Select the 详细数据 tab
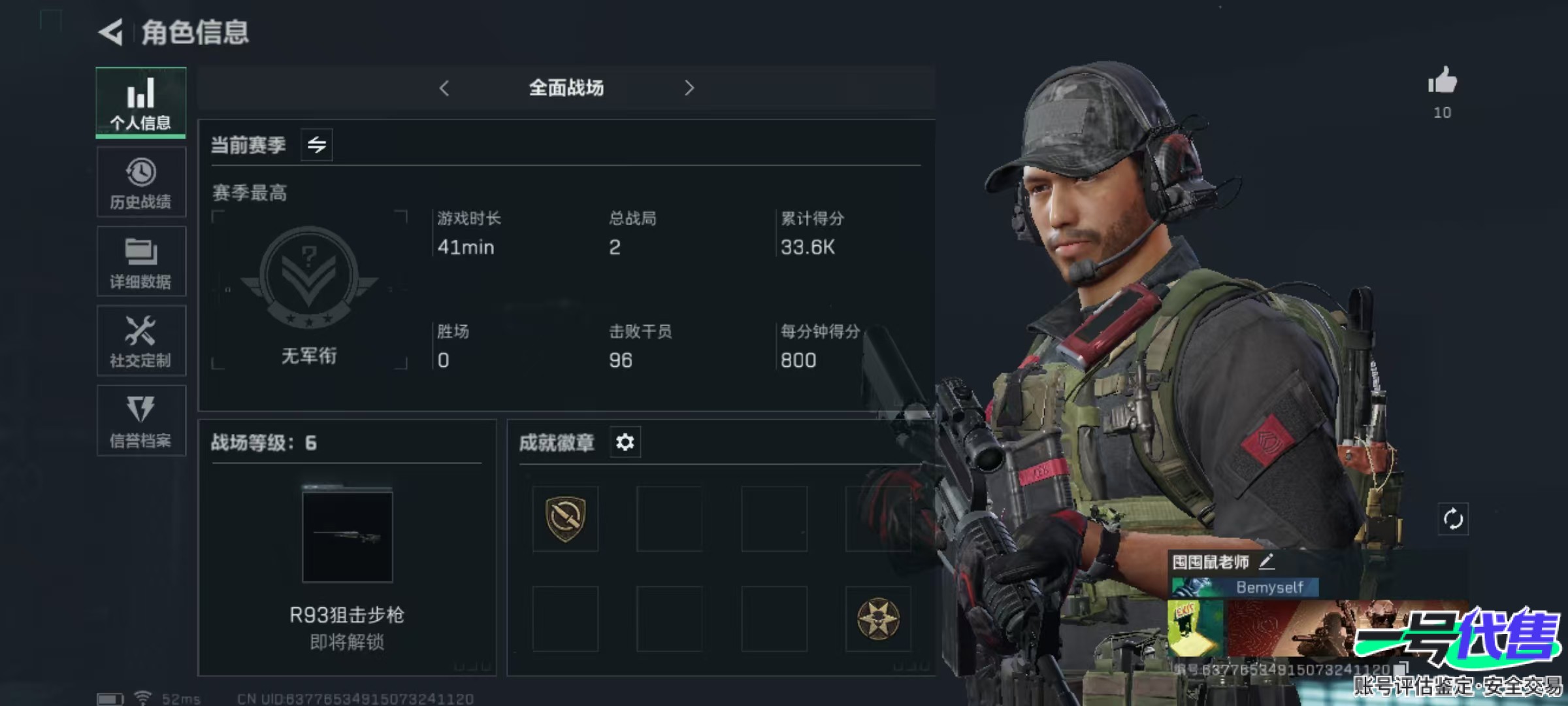This screenshot has width=1568, height=706. click(x=140, y=261)
